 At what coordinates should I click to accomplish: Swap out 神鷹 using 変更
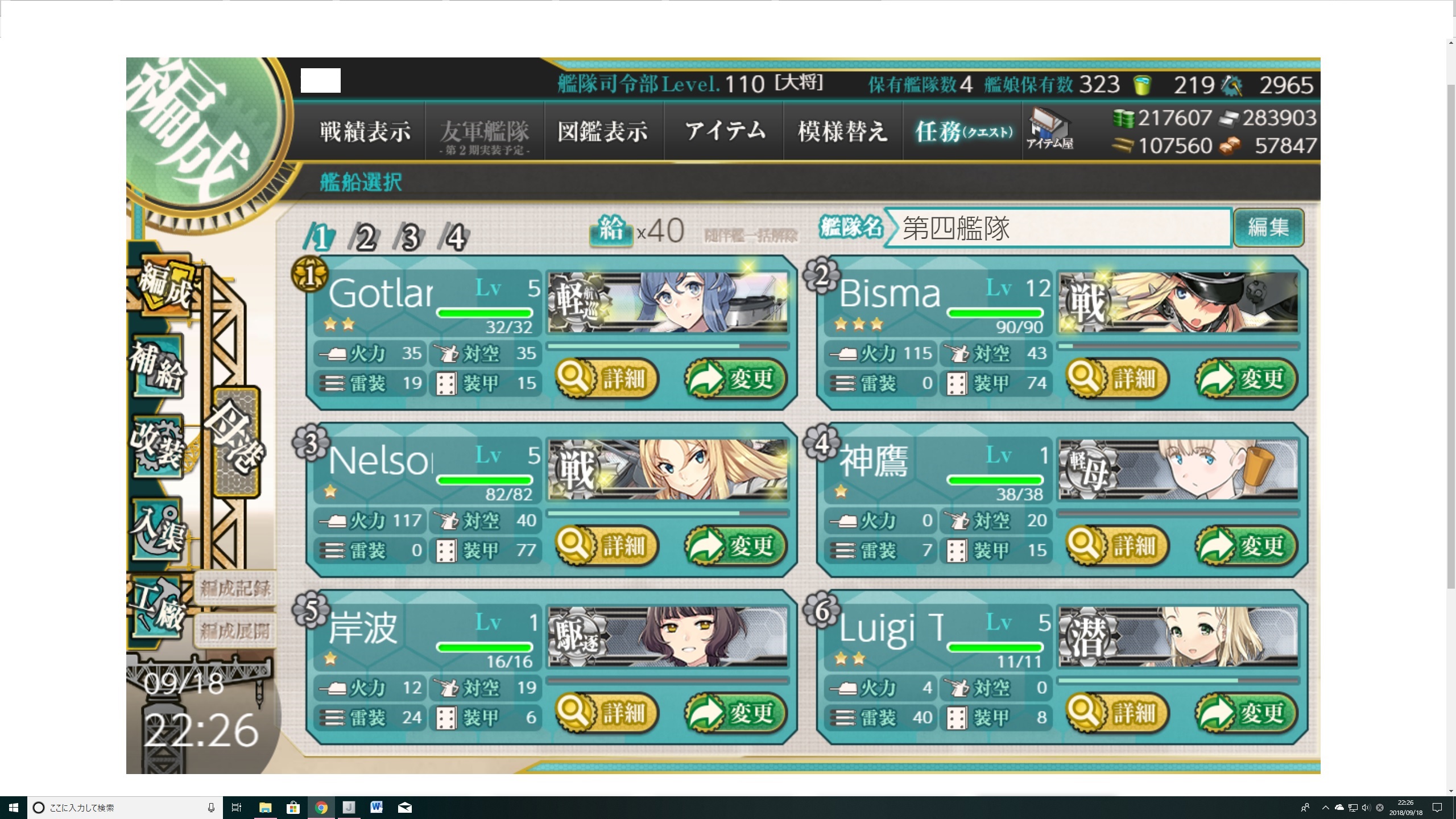coord(1246,545)
